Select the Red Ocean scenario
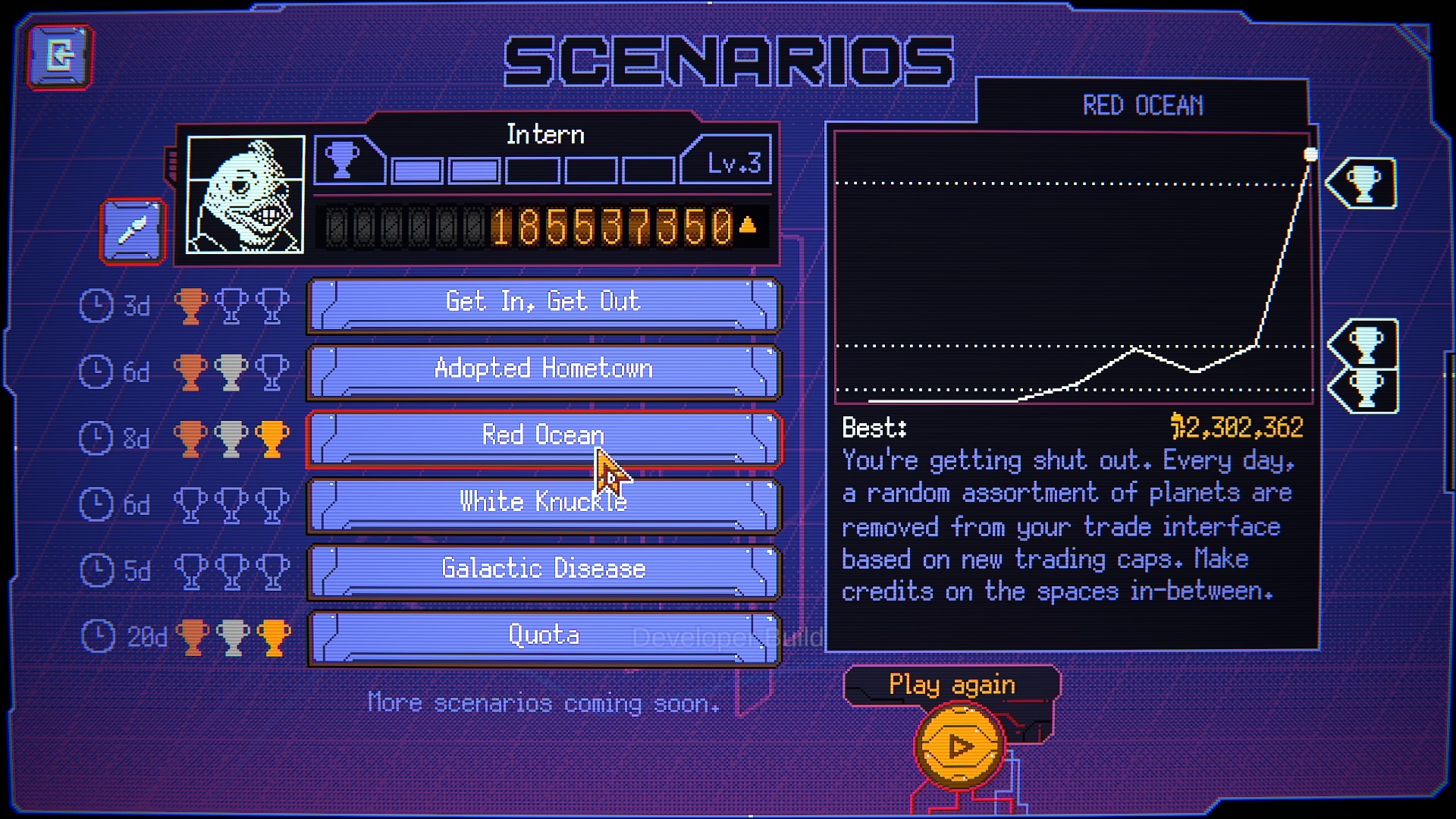 pyautogui.click(x=543, y=438)
